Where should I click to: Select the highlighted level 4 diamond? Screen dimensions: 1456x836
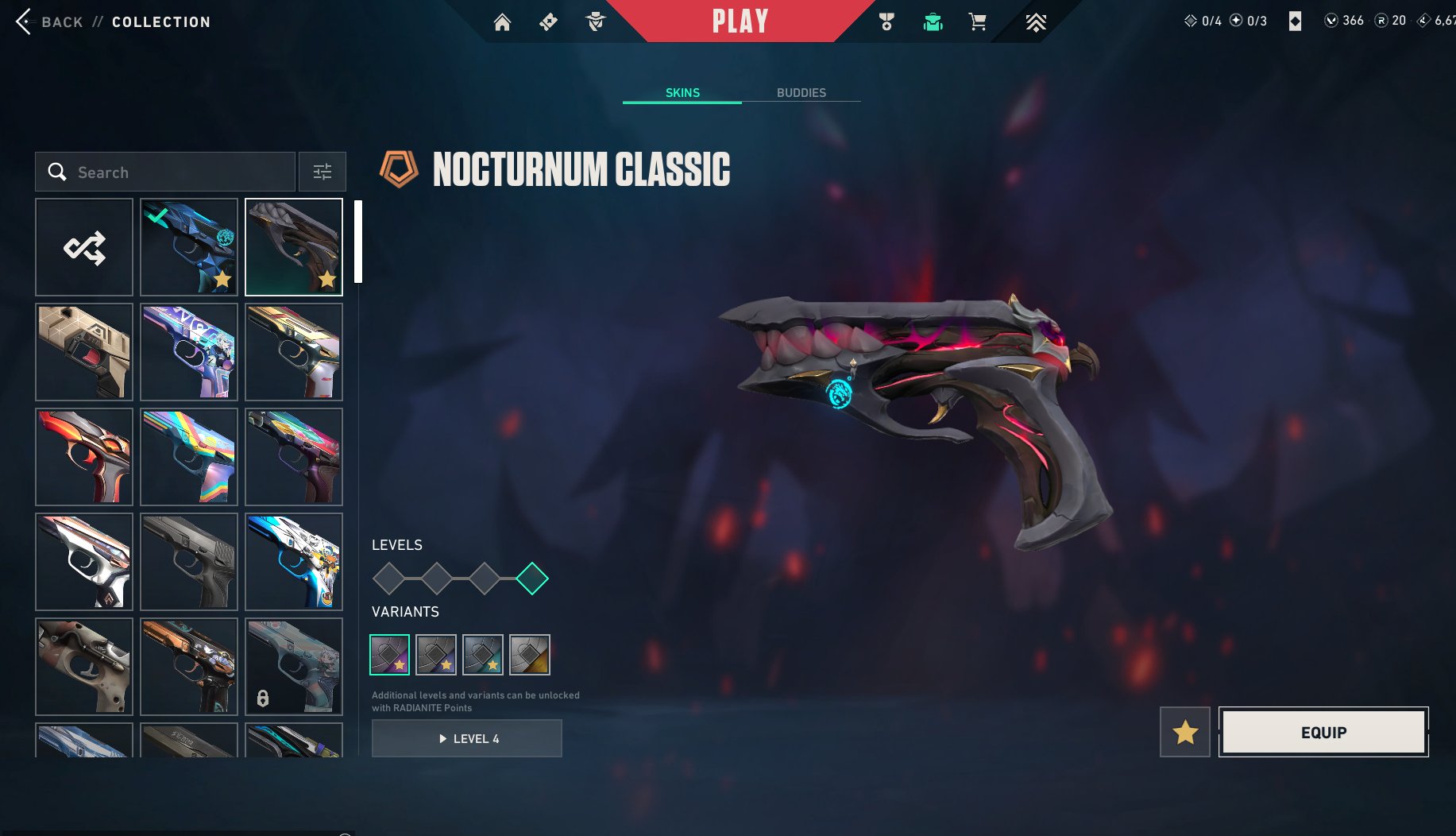click(532, 579)
